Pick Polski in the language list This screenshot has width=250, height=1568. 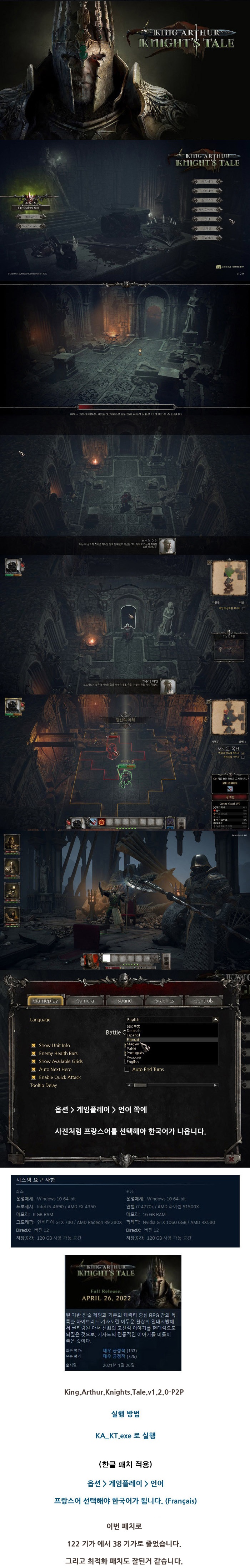pyautogui.click(x=132, y=1048)
